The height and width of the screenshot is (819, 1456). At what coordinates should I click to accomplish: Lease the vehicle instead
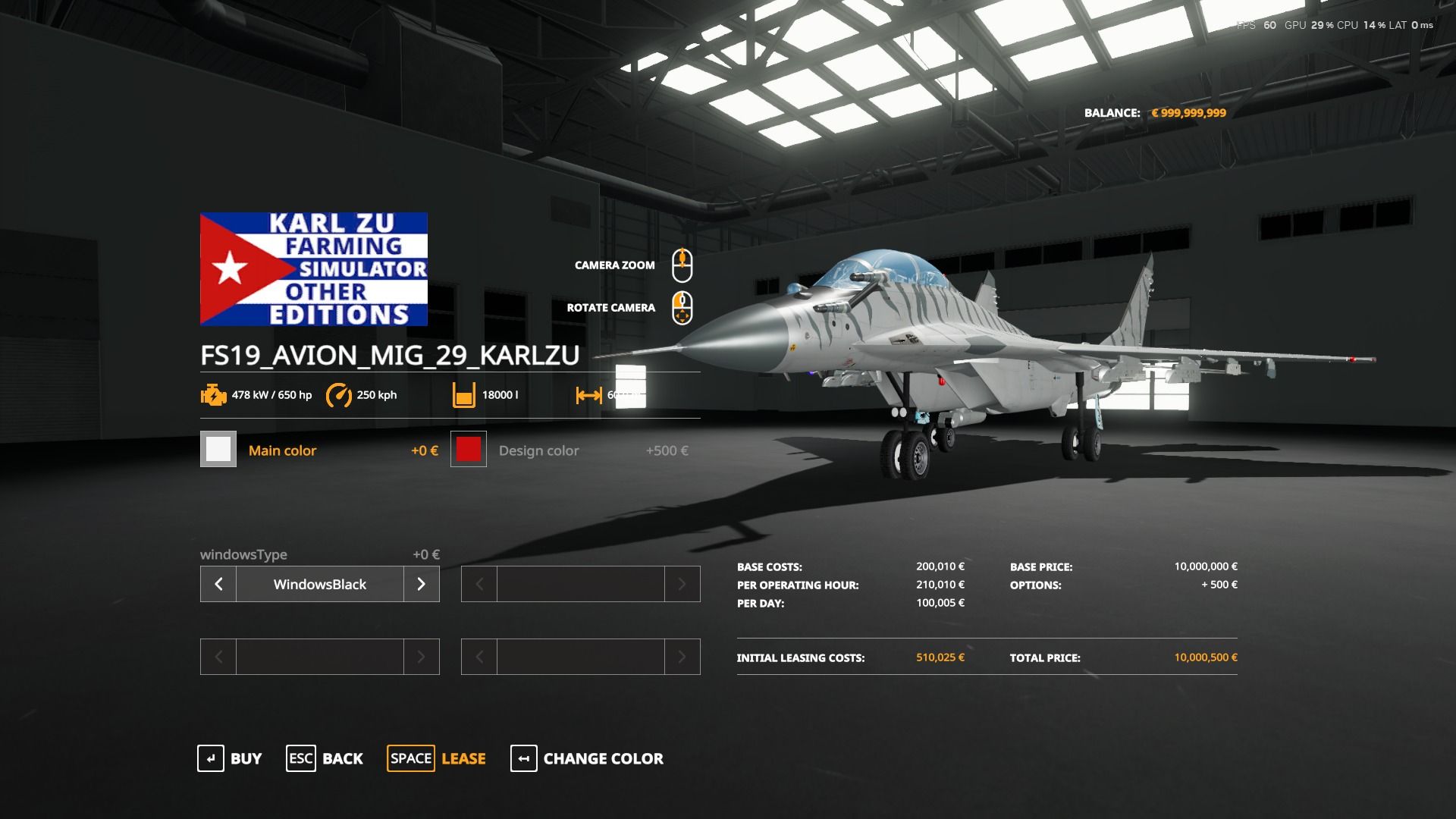(x=437, y=758)
